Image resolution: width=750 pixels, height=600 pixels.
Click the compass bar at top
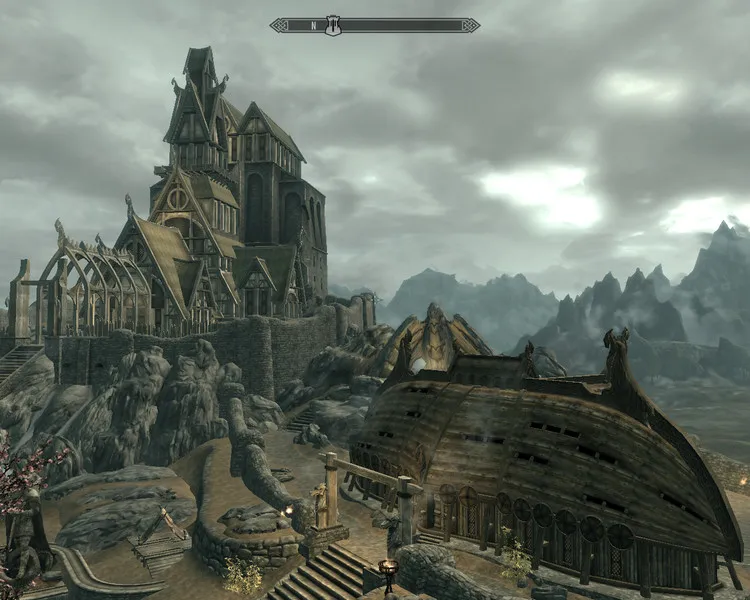400,25
